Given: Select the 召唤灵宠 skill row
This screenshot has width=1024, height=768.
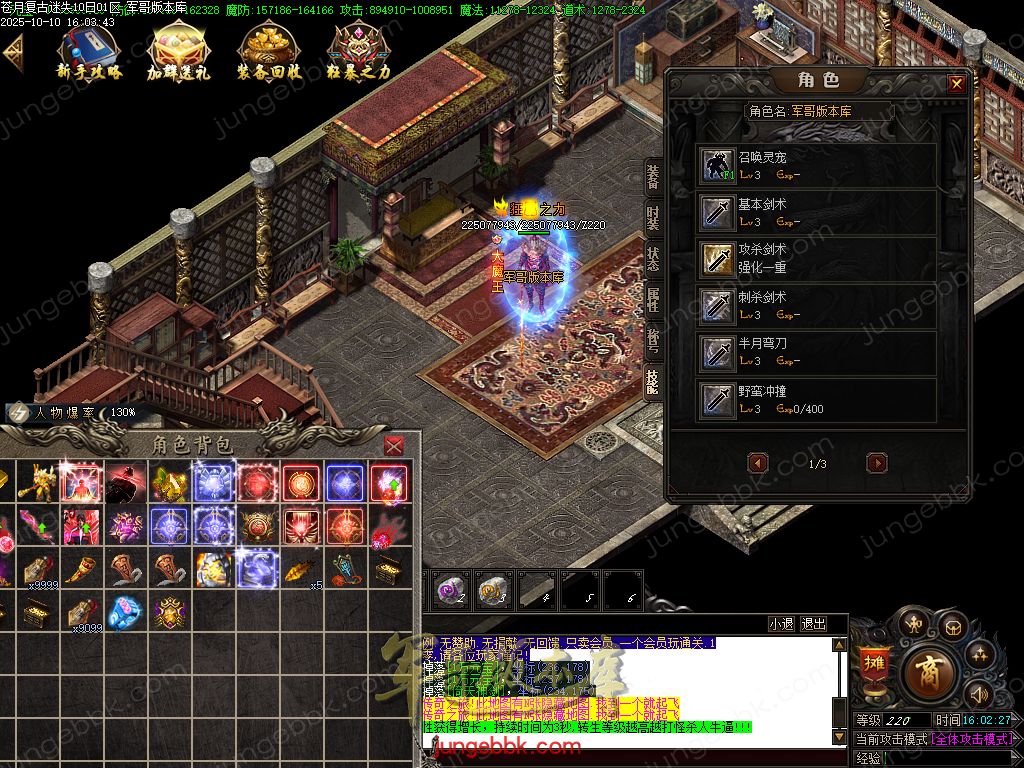Looking at the screenshot, I should [817, 165].
